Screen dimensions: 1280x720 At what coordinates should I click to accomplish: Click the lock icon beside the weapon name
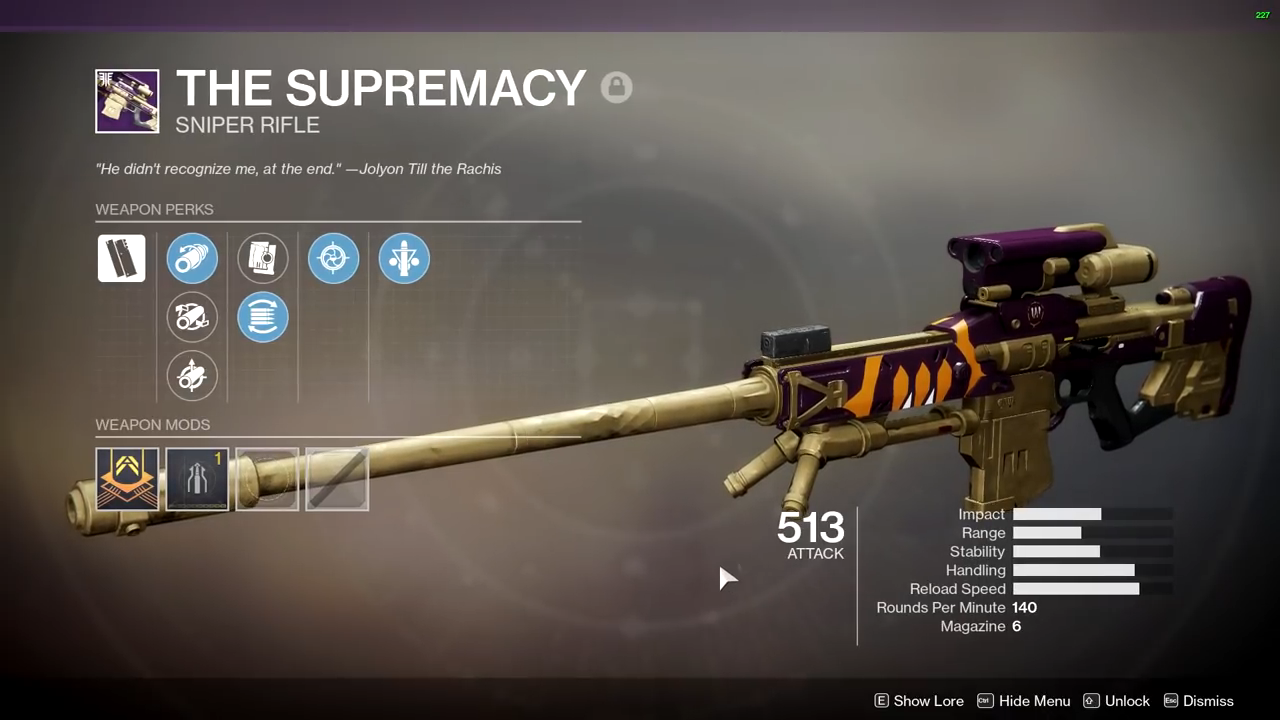click(x=616, y=87)
